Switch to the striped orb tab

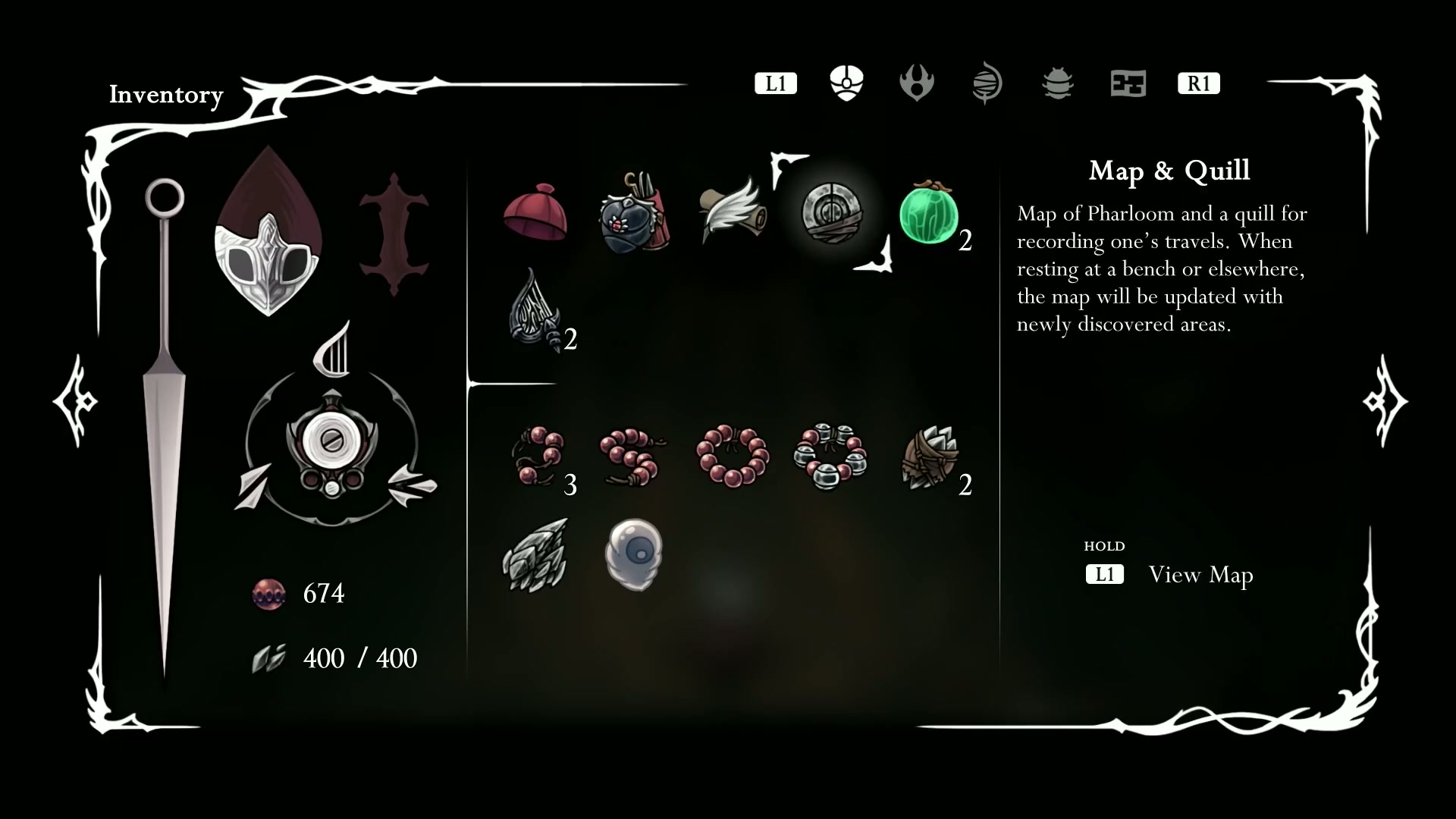click(987, 83)
